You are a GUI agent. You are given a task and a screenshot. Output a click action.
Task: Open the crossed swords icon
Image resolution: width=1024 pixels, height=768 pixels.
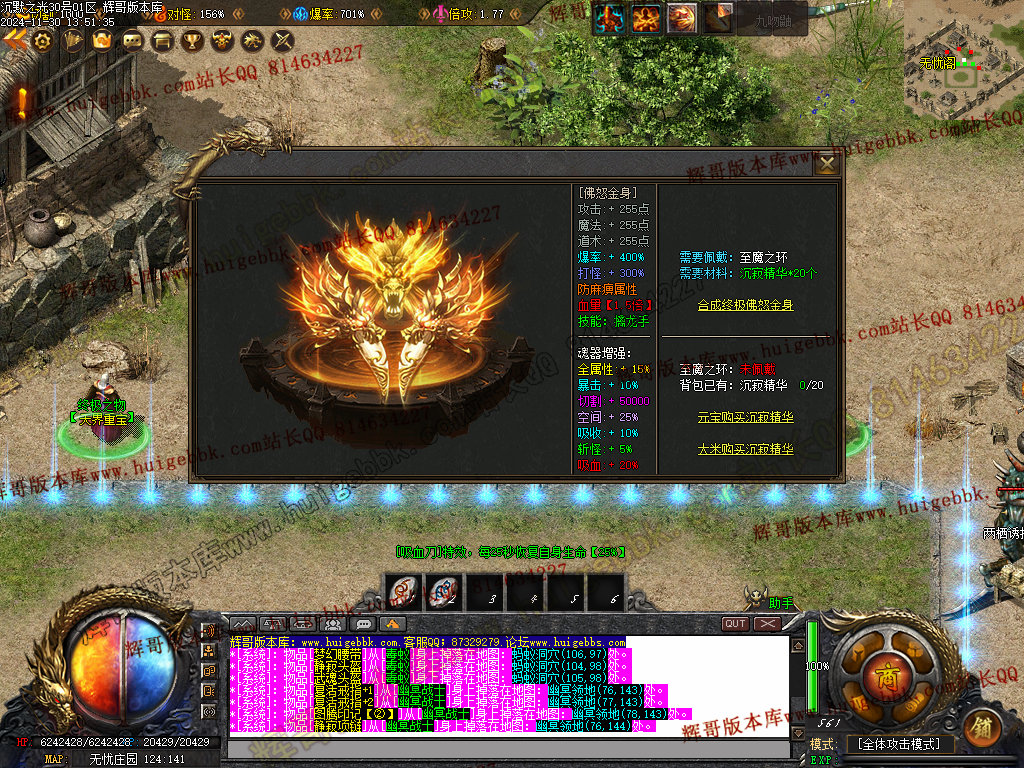coord(282,41)
